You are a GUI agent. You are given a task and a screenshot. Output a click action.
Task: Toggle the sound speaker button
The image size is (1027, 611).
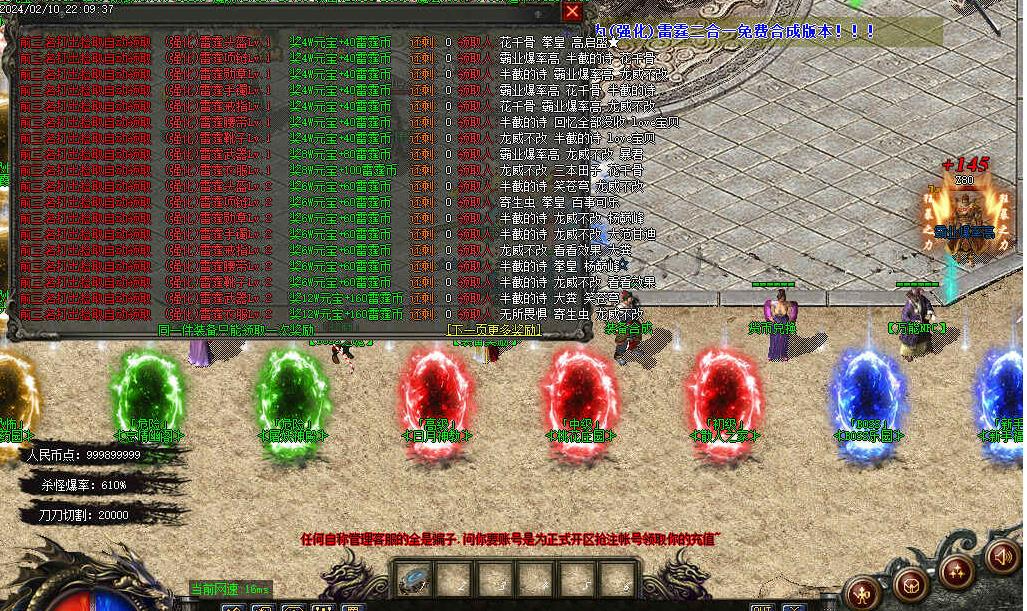(1003, 557)
